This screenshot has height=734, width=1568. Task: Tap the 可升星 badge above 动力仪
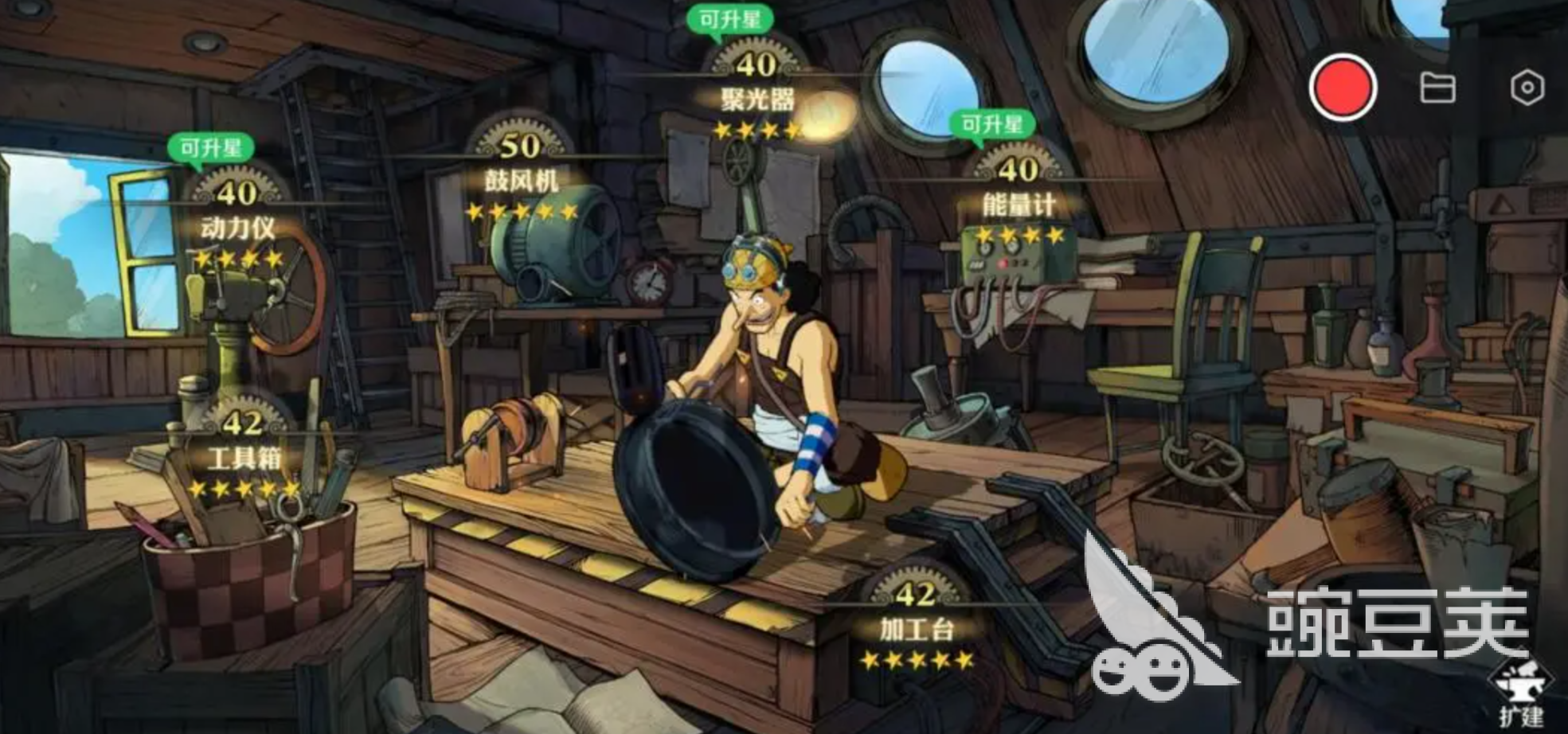(x=210, y=148)
